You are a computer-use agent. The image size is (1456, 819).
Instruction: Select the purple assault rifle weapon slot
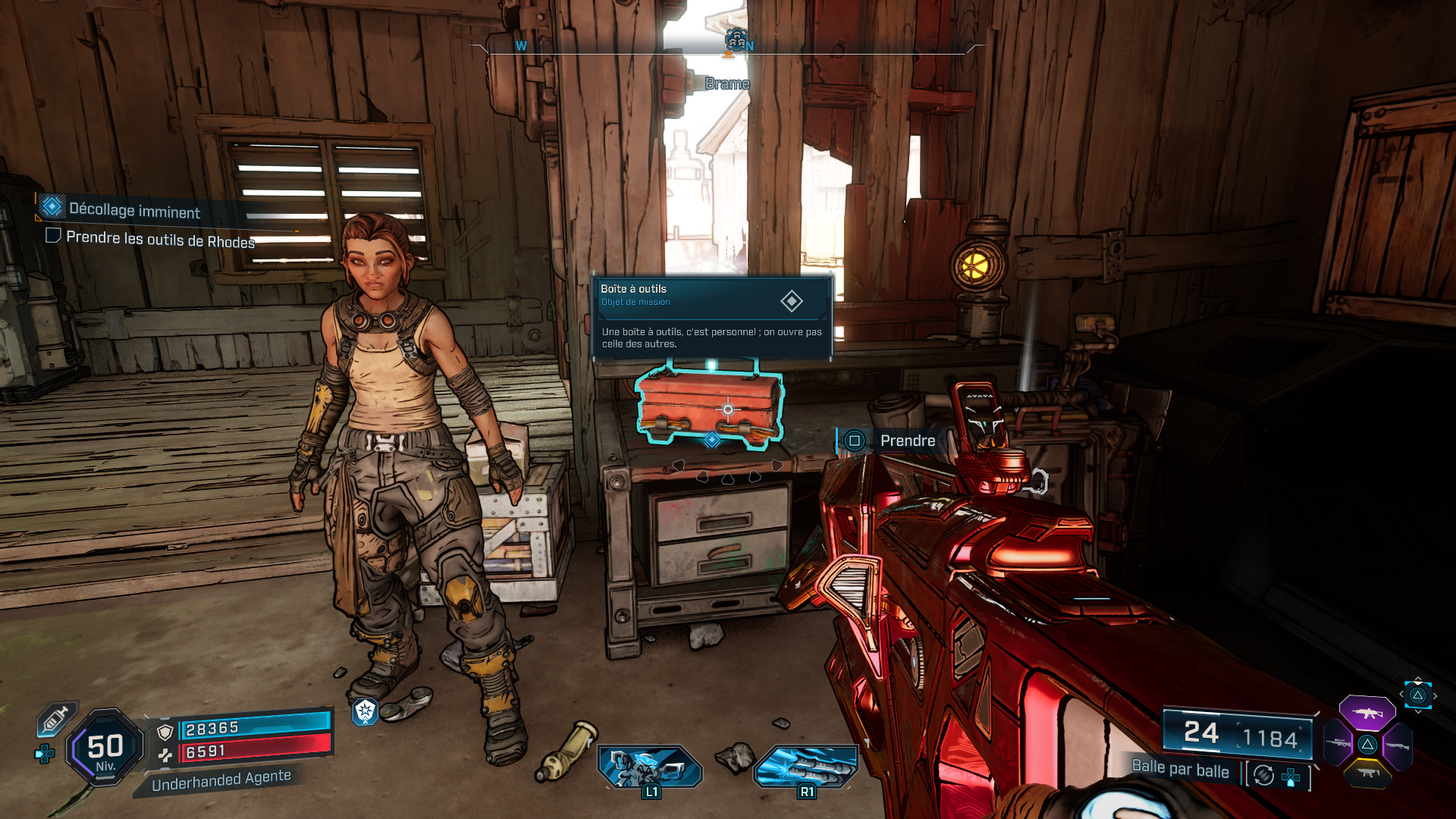pos(1367,713)
